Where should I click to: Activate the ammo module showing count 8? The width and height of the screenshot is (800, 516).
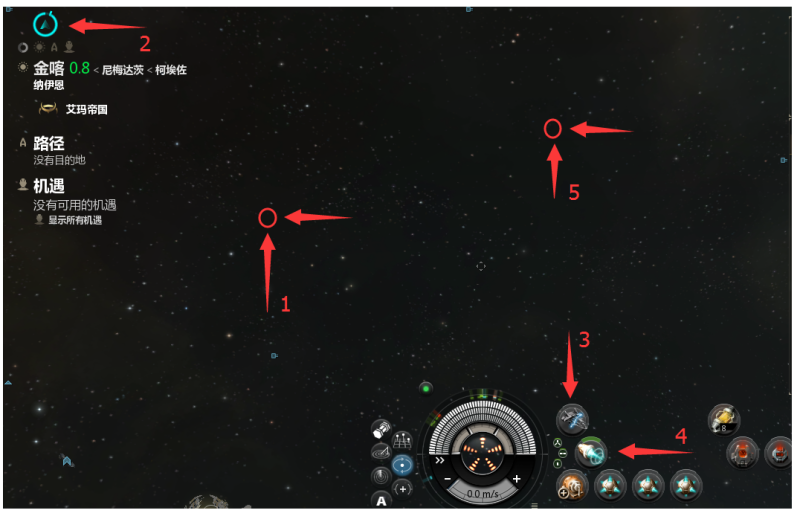coord(723,420)
